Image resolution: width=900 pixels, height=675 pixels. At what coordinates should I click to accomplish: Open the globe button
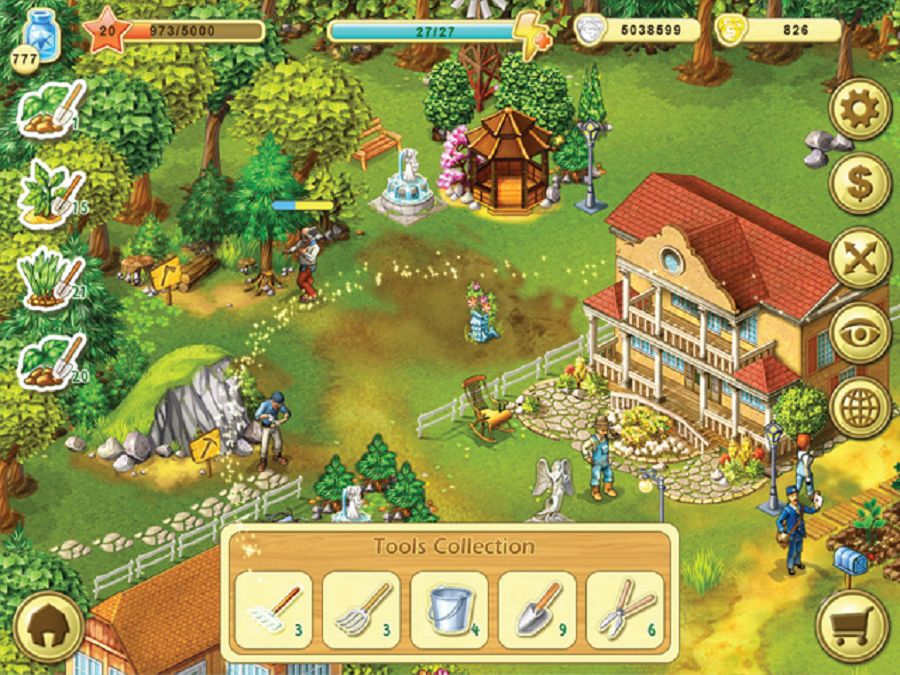click(x=859, y=407)
